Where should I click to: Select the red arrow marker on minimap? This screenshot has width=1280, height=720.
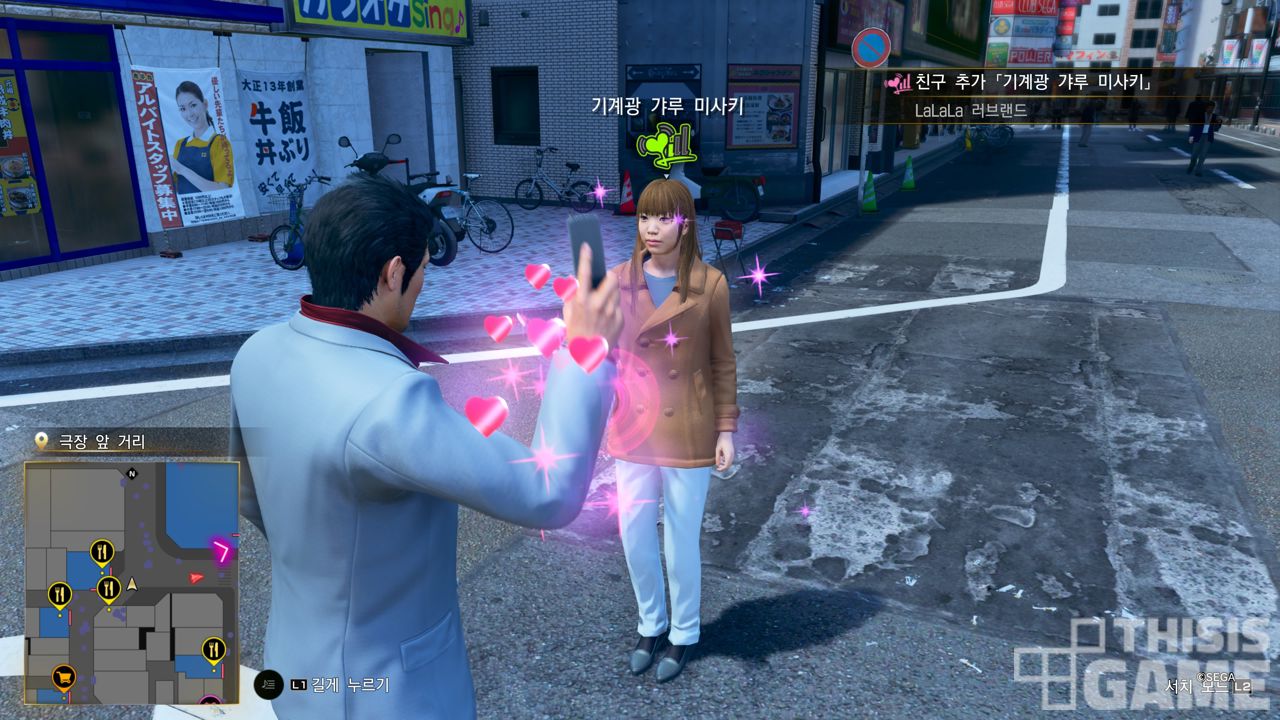pyautogui.click(x=196, y=577)
